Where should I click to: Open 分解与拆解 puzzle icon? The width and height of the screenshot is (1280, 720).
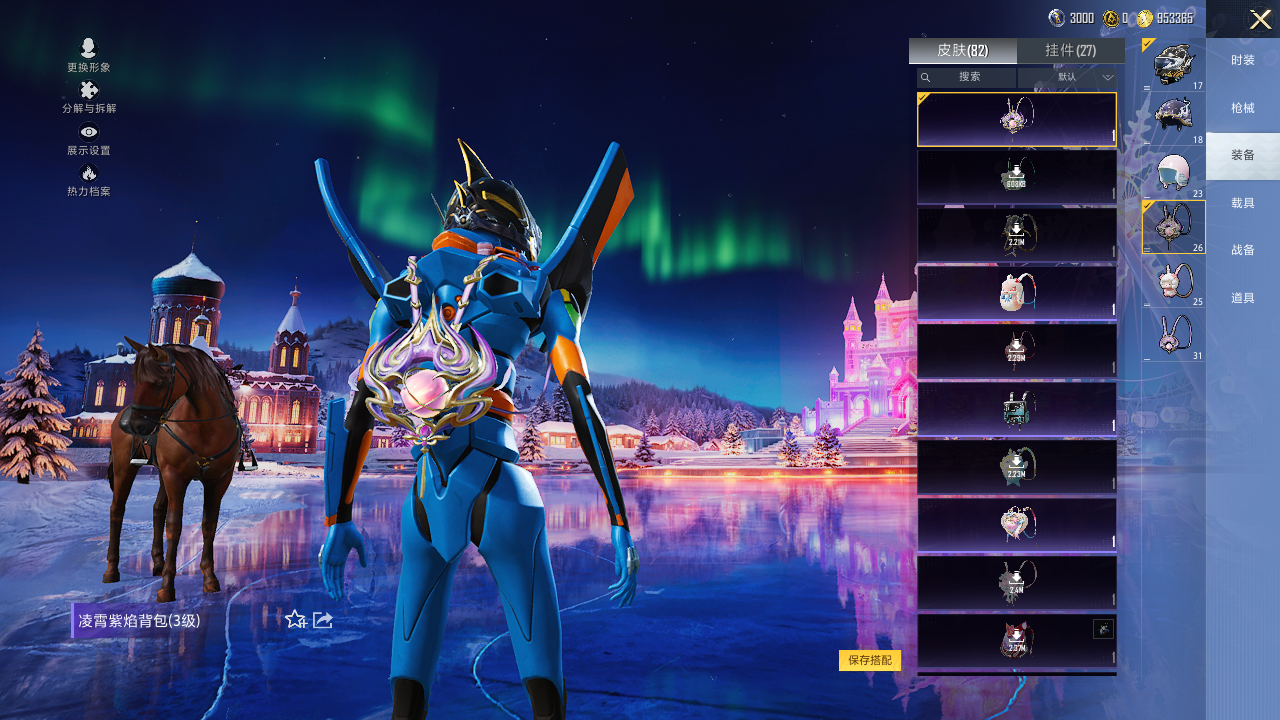[x=89, y=96]
